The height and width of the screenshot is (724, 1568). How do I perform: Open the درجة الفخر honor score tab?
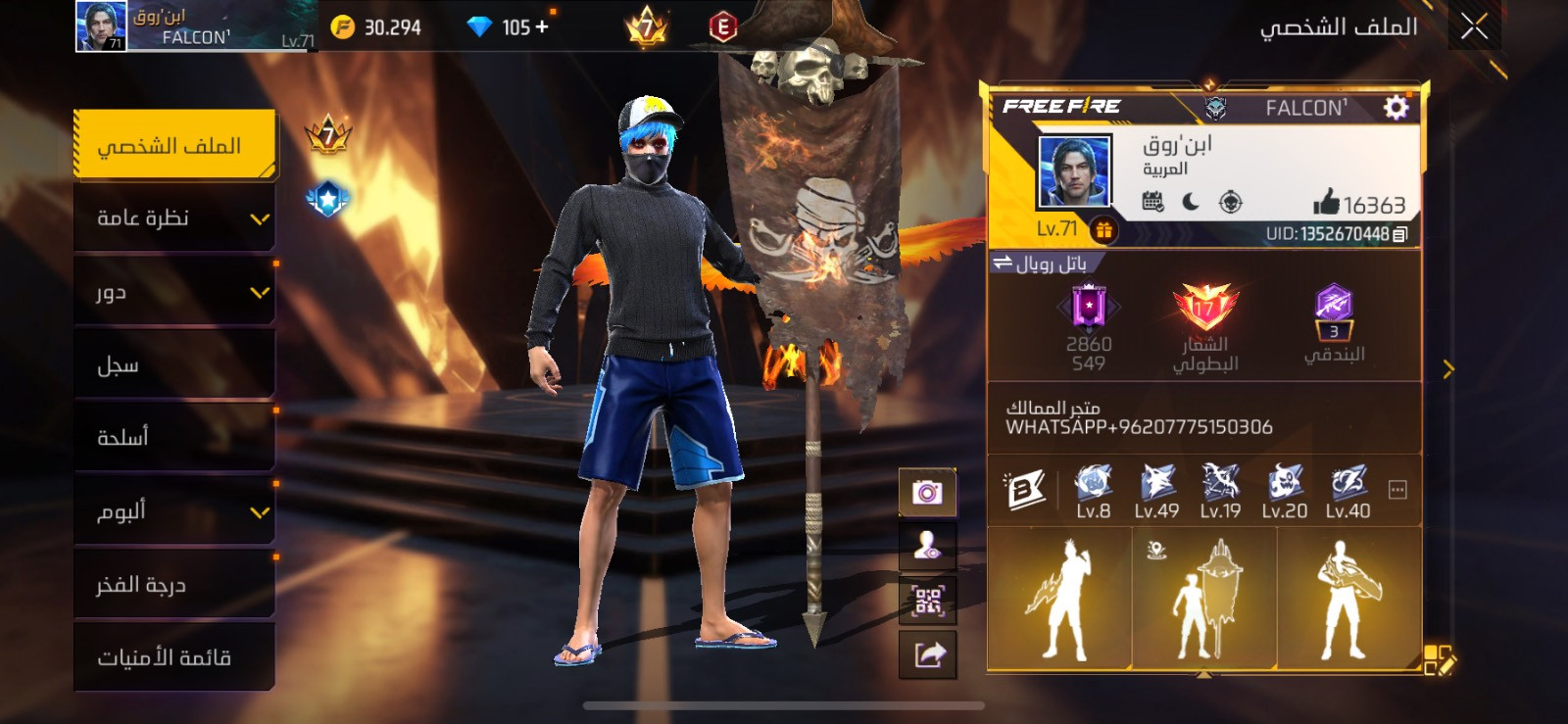(x=173, y=584)
